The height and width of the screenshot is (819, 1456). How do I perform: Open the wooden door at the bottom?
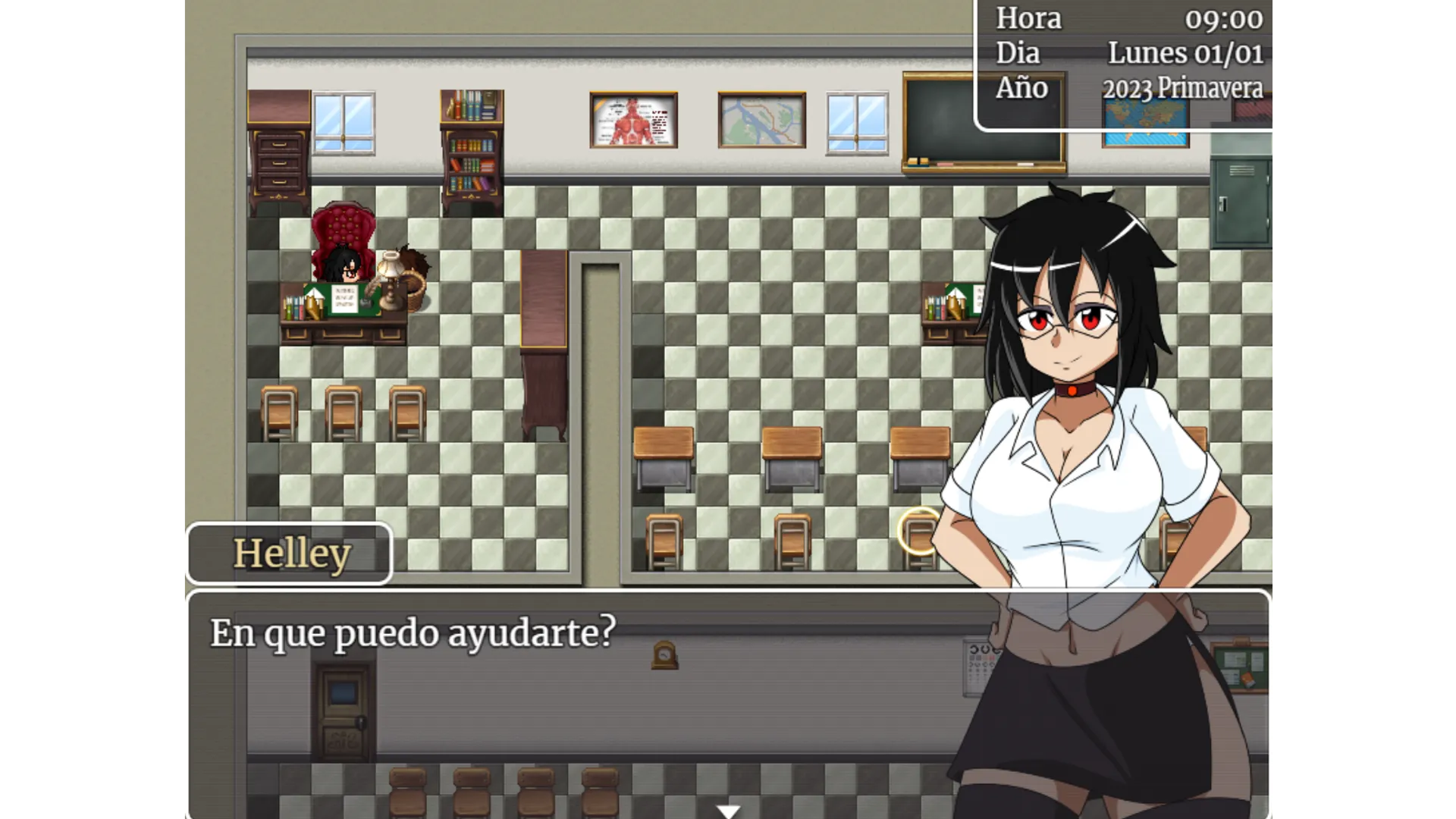click(x=343, y=709)
